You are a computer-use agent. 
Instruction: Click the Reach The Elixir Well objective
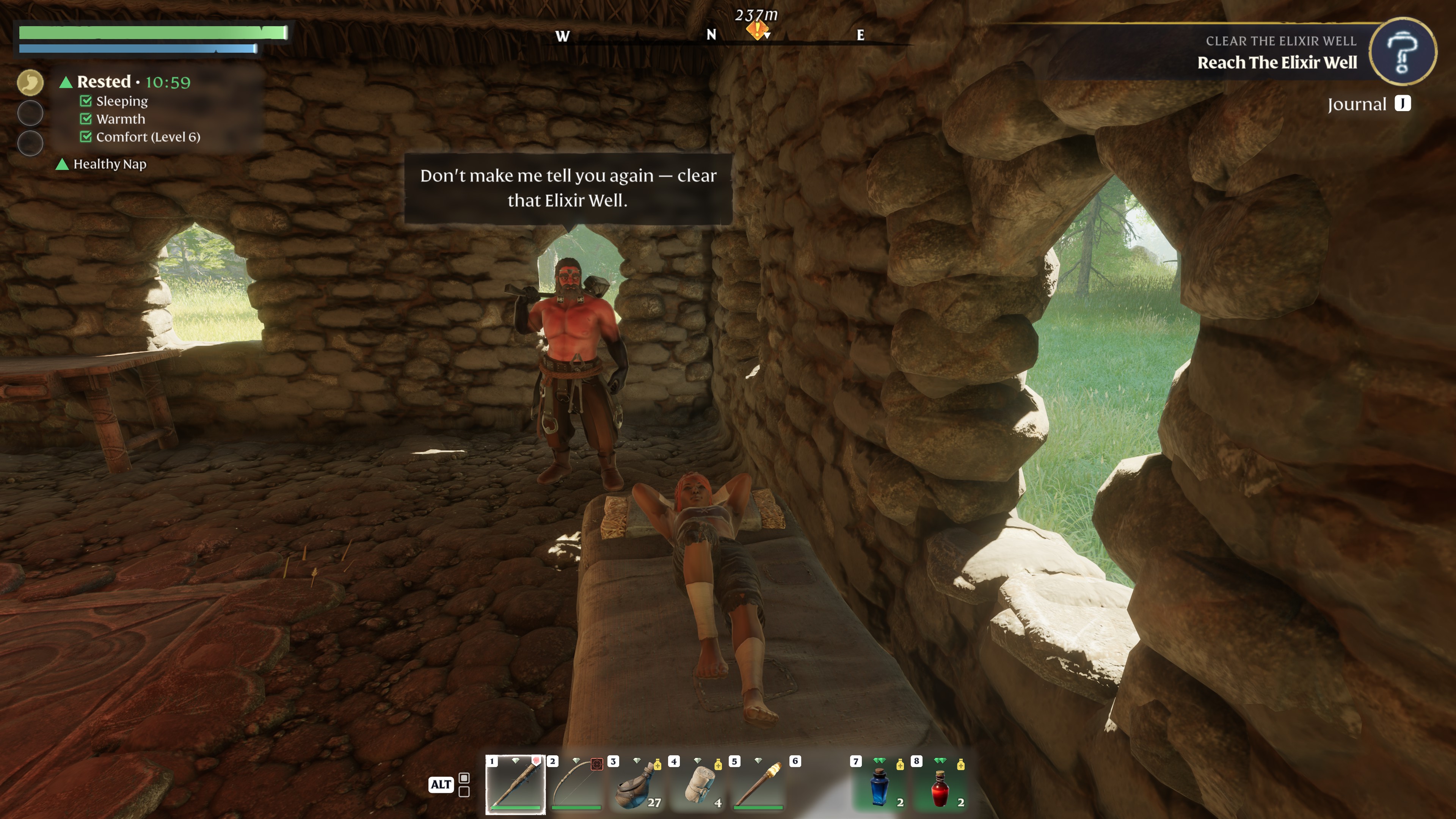(x=1277, y=63)
